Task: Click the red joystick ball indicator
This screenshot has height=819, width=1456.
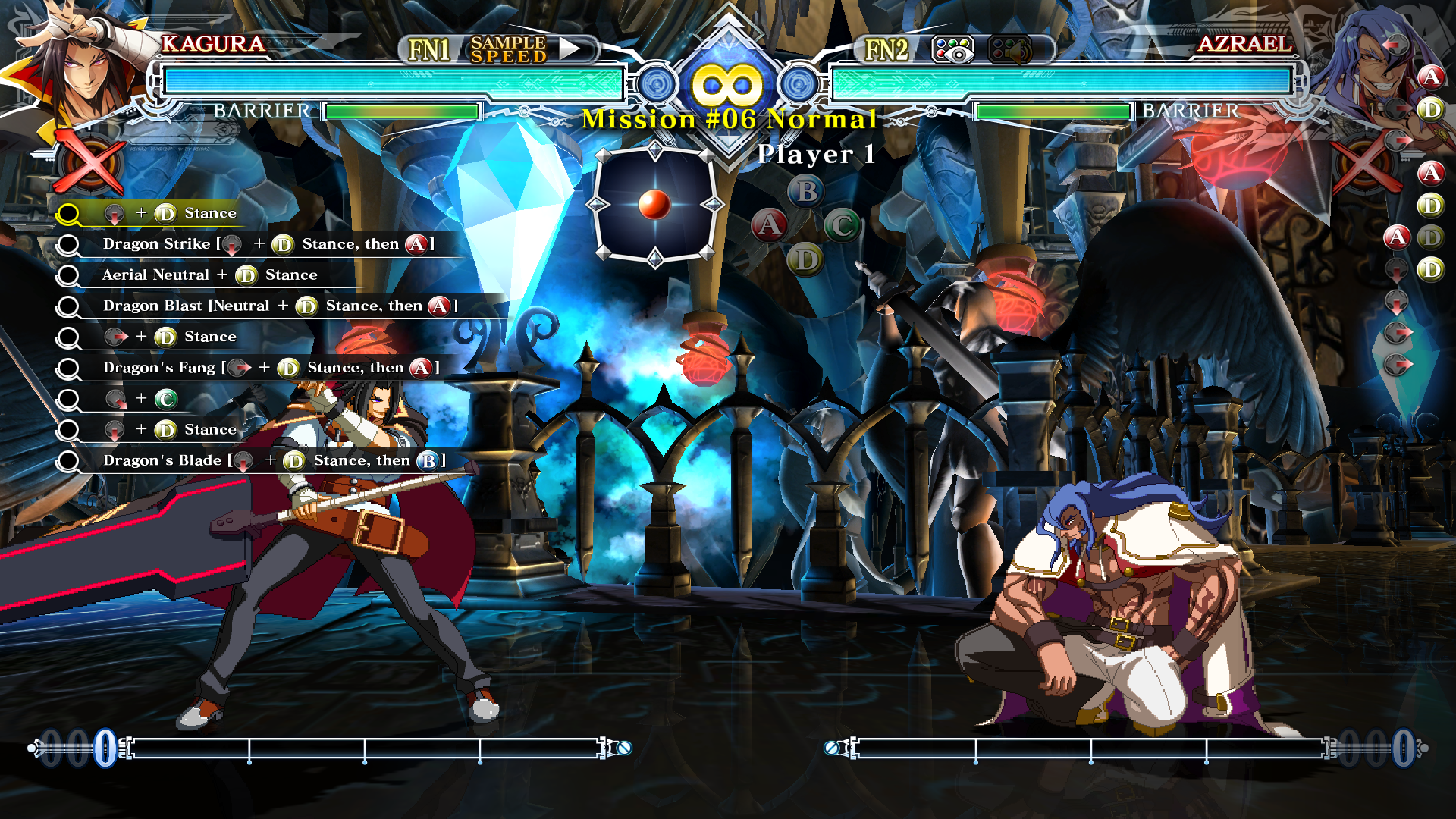Action: coord(654,205)
